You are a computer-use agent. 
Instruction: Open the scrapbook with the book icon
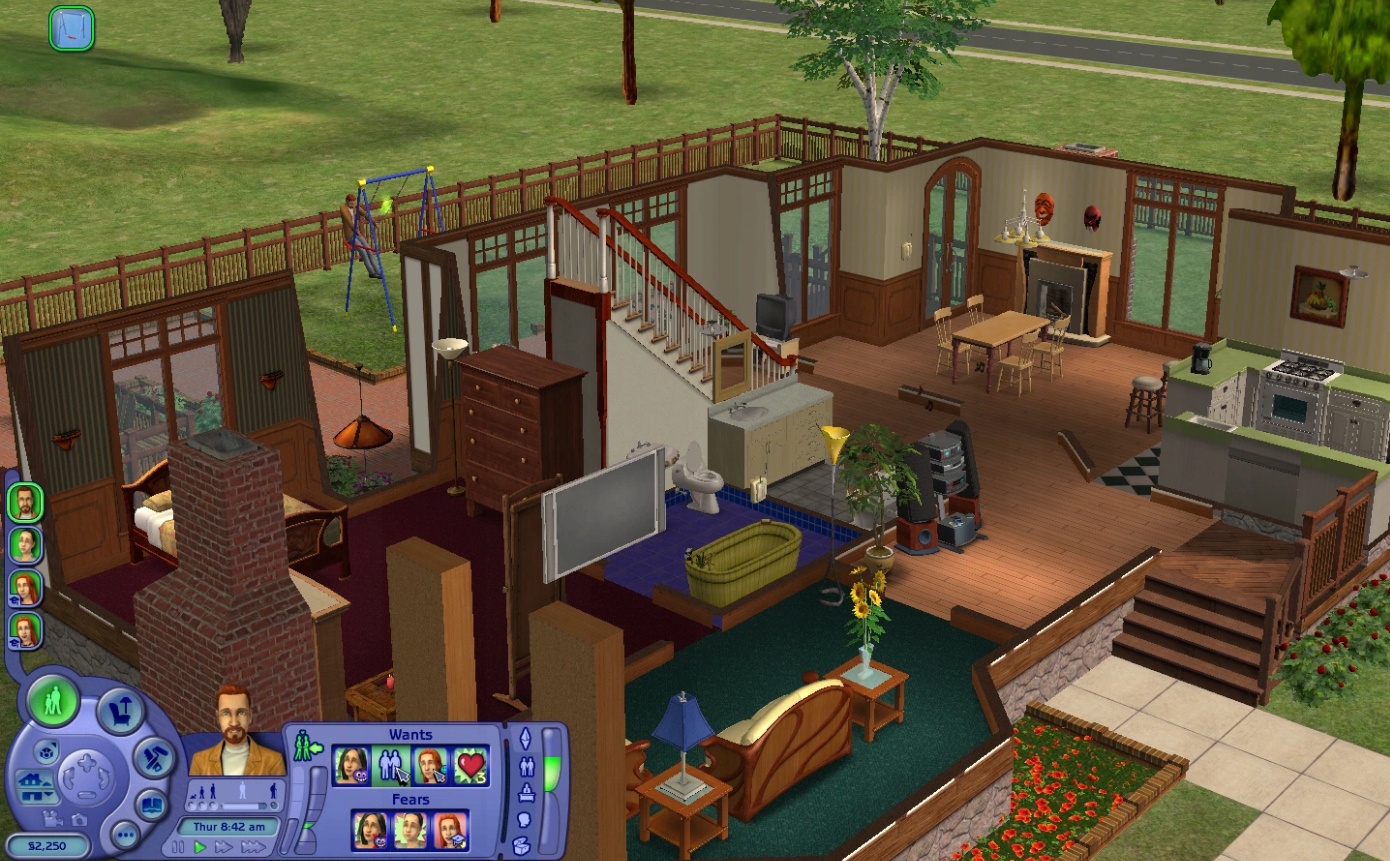[153, 805]
